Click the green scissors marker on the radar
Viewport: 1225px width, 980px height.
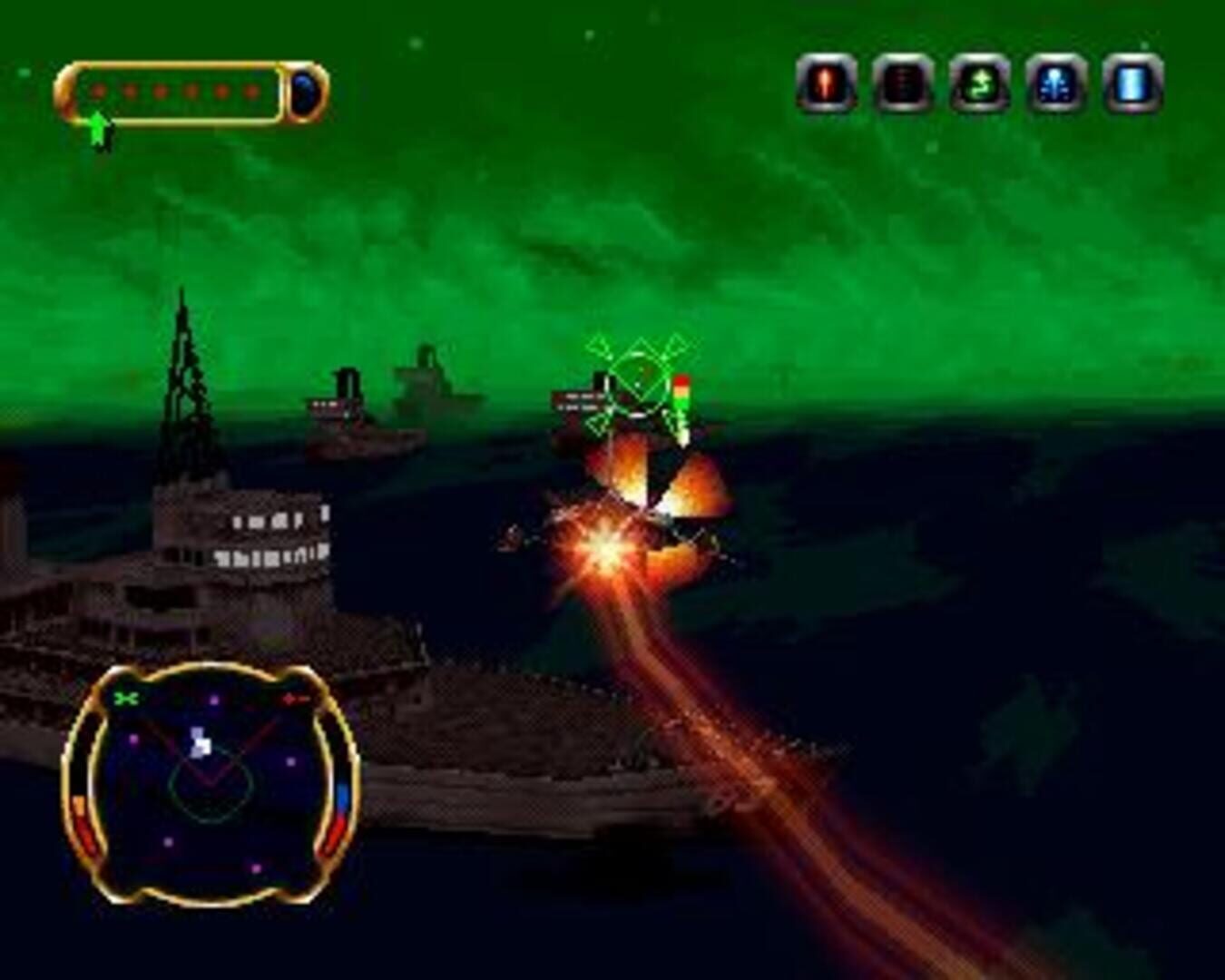point(127,699)
